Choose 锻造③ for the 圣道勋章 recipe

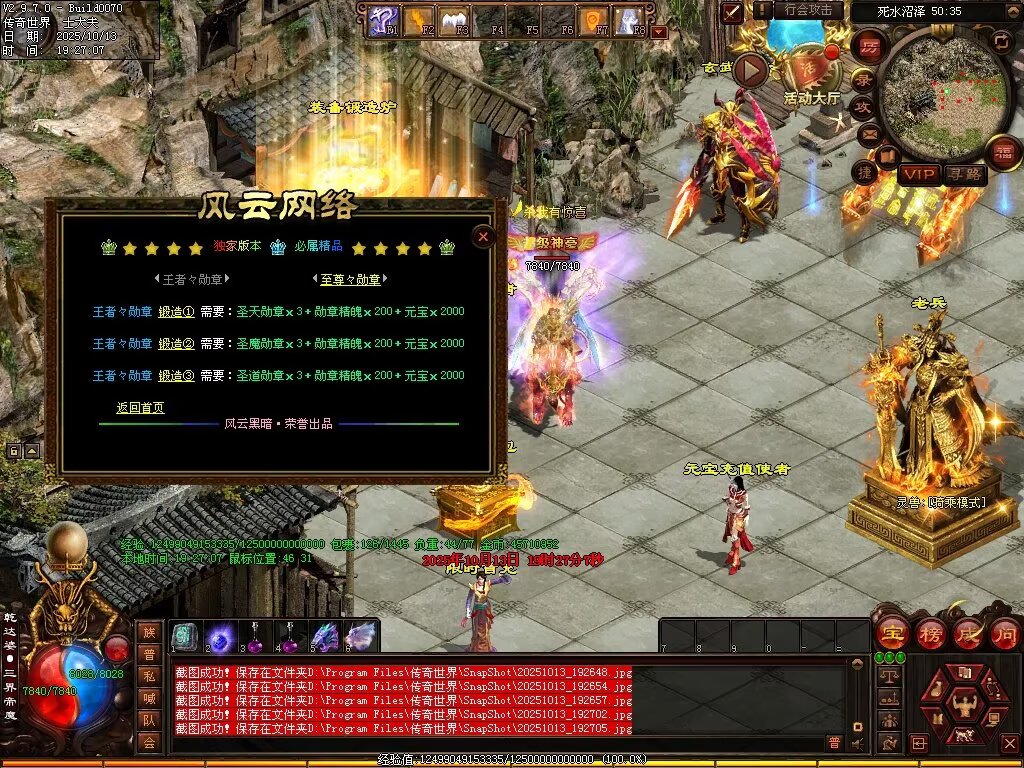click(x=176, y=376)
